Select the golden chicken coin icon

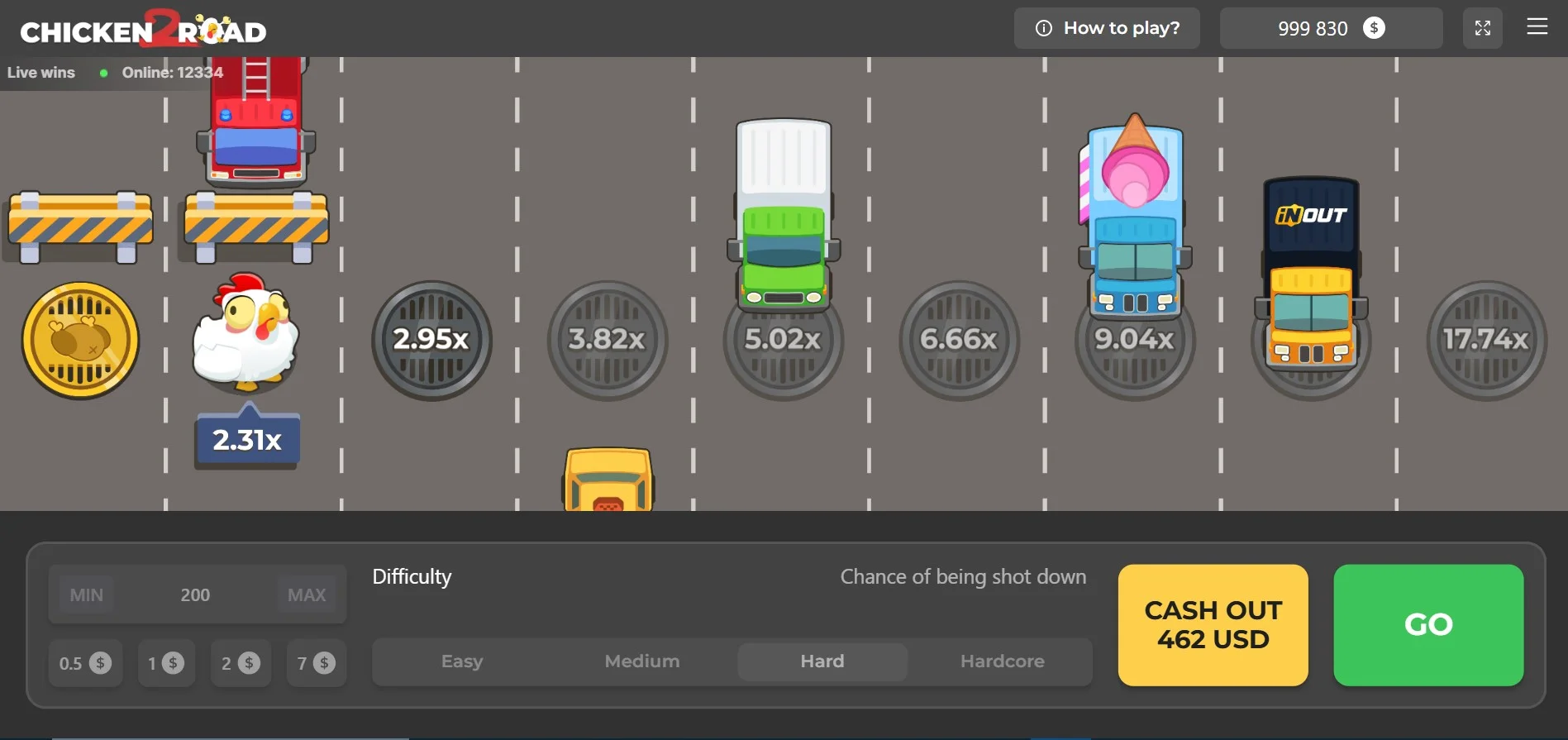click(79, 340)
